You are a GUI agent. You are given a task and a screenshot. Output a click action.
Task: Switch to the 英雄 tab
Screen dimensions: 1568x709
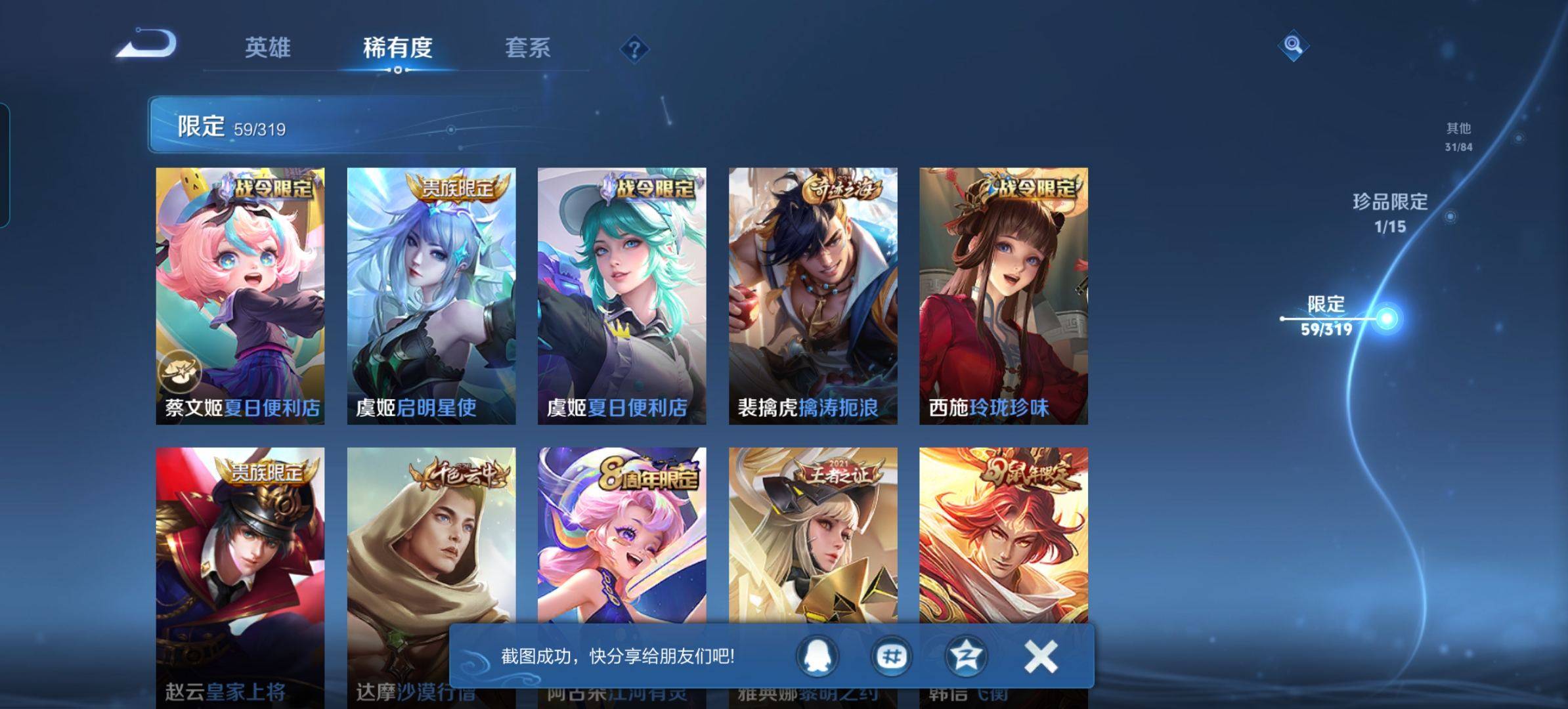[267, 48]
